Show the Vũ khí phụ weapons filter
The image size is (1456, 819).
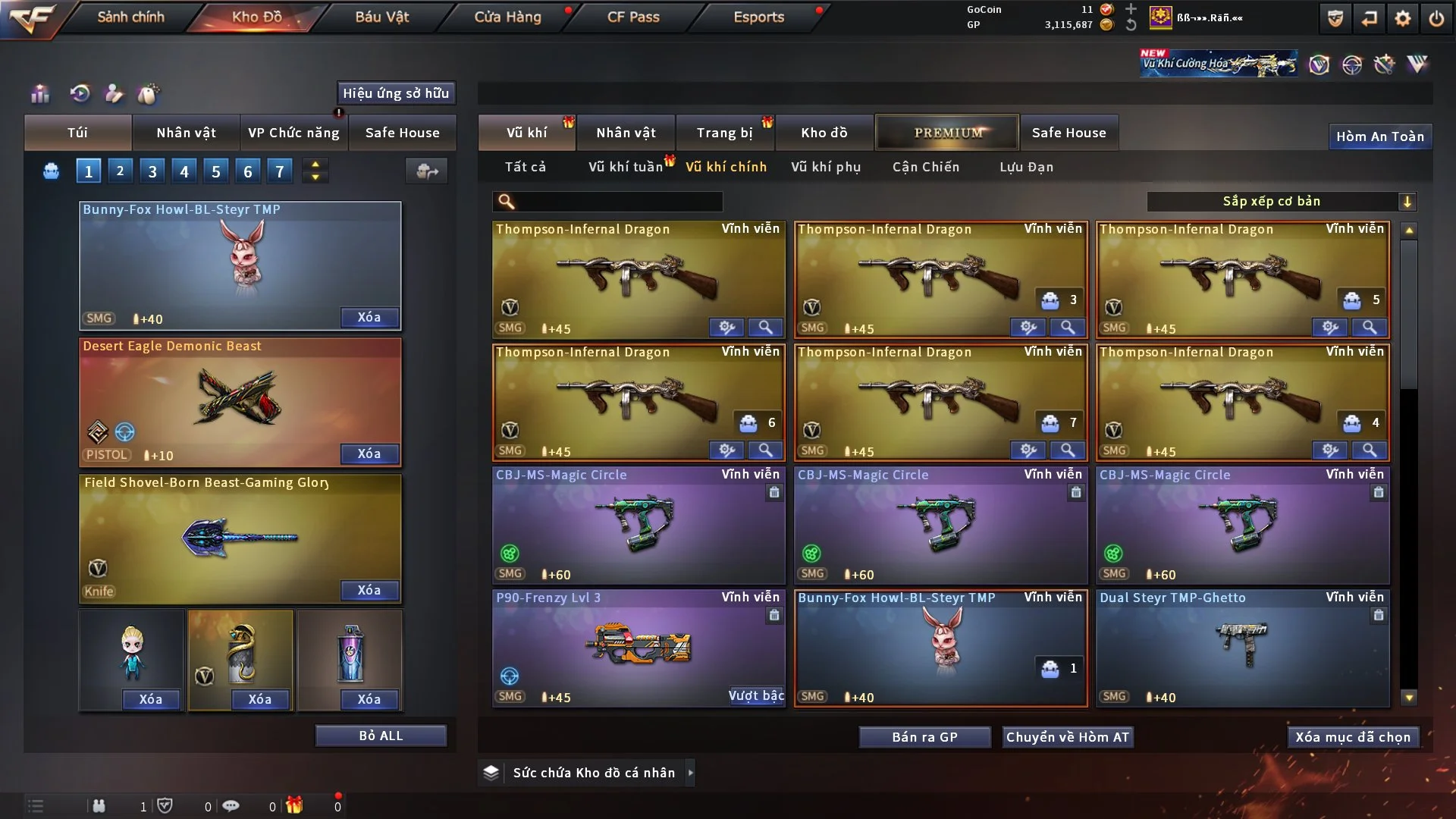826,167
